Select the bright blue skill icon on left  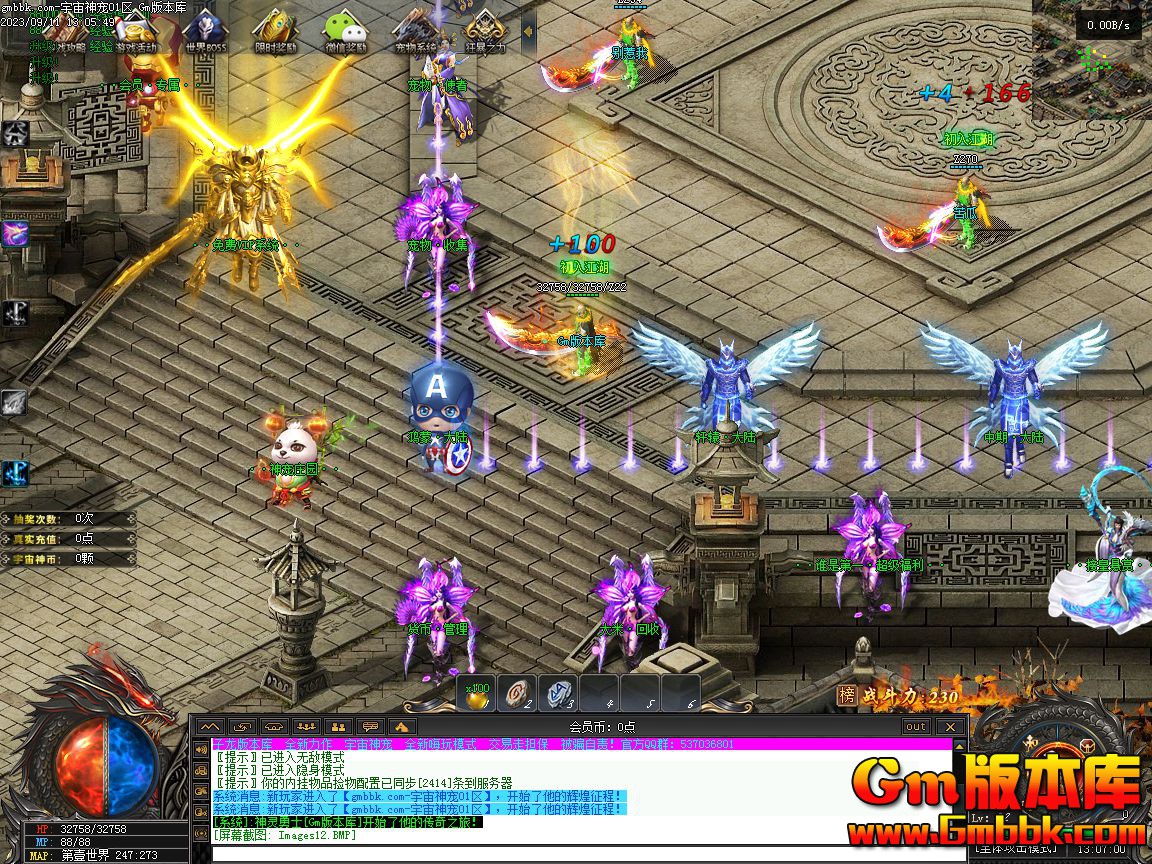click(x=15, y=472)
